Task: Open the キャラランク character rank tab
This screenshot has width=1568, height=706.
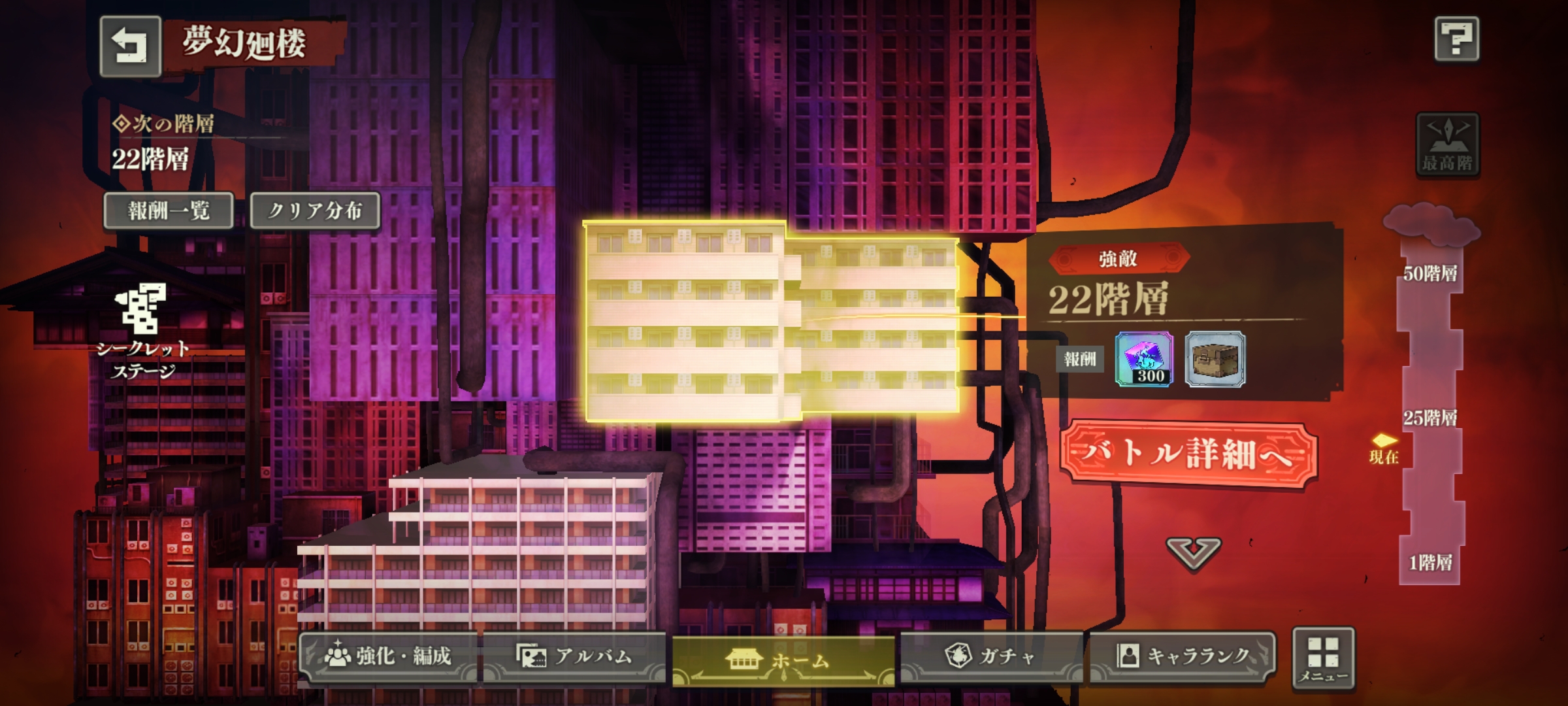Action: point(1183,656)
